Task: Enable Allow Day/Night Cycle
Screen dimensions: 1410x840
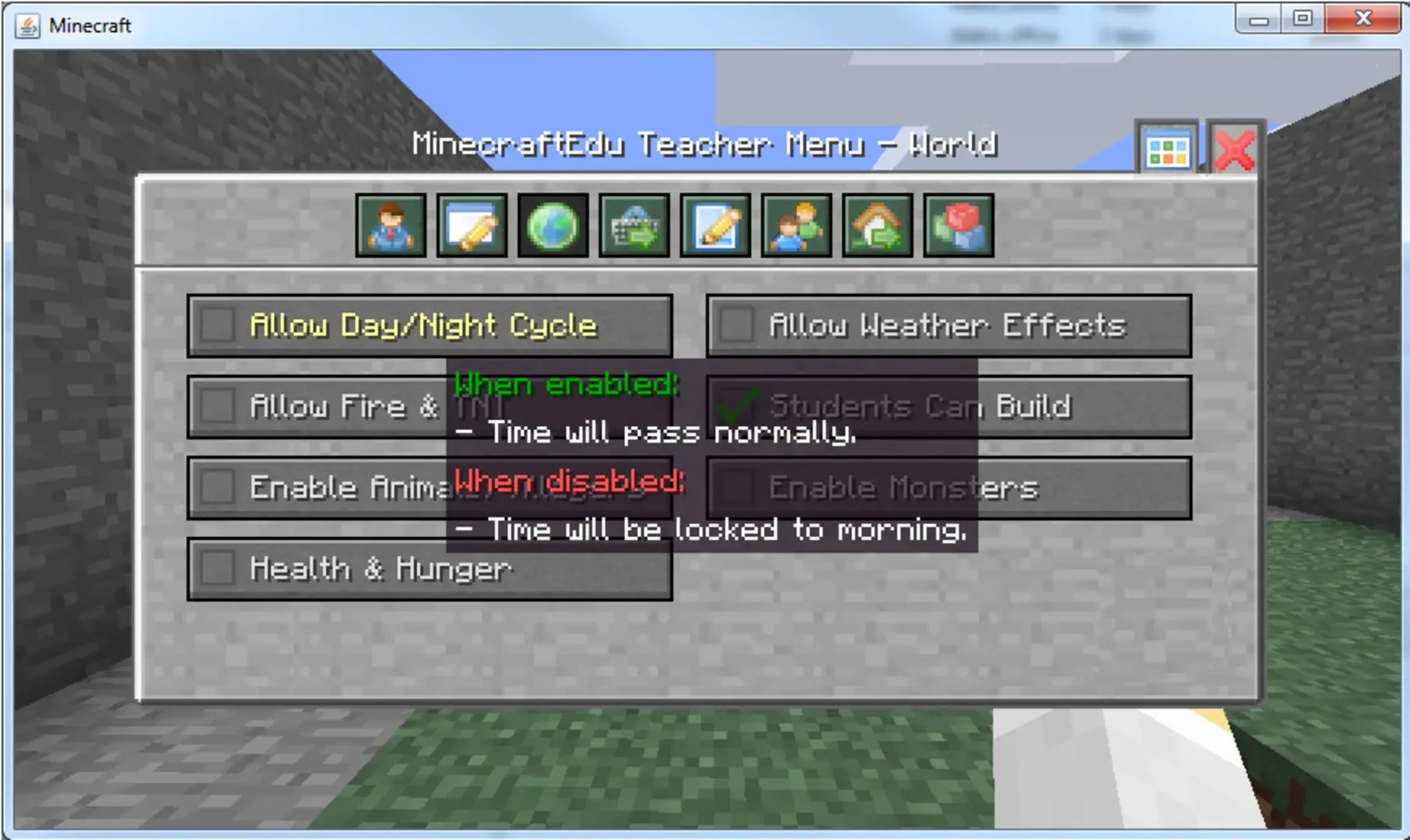Action: click(219, 326)
